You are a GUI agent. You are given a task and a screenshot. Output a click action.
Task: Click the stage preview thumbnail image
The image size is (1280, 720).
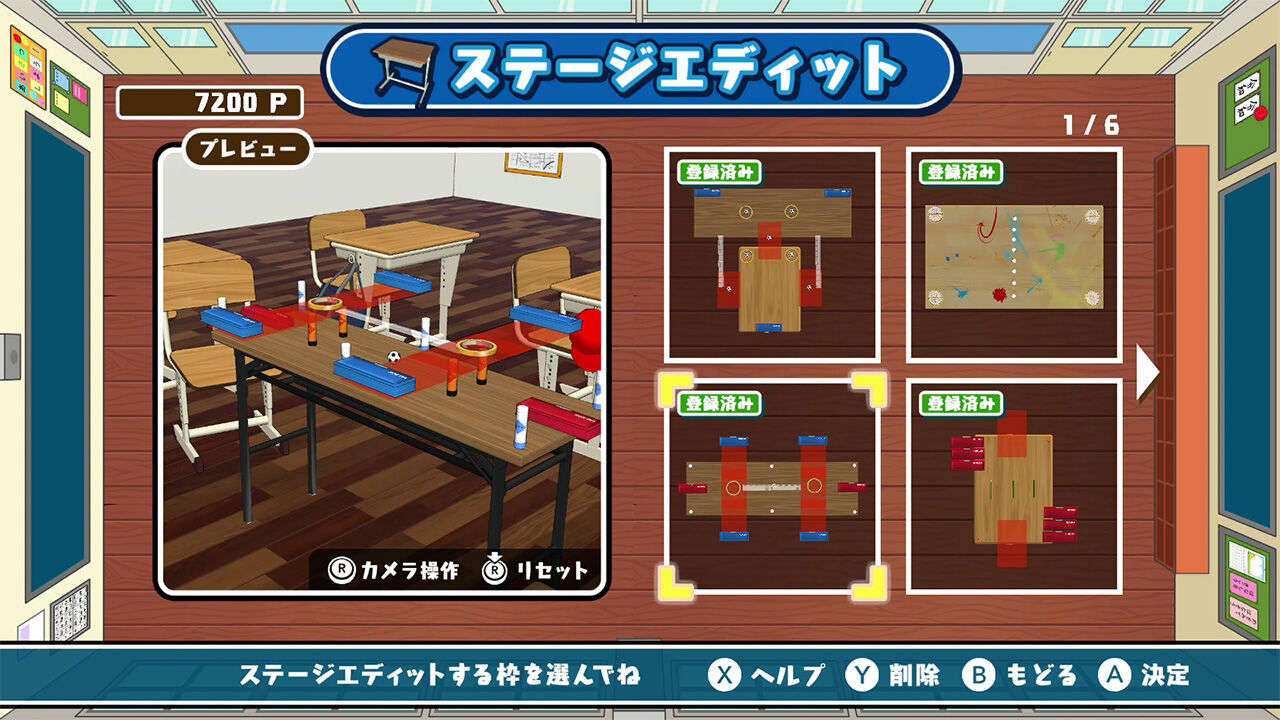click(383, 370)
